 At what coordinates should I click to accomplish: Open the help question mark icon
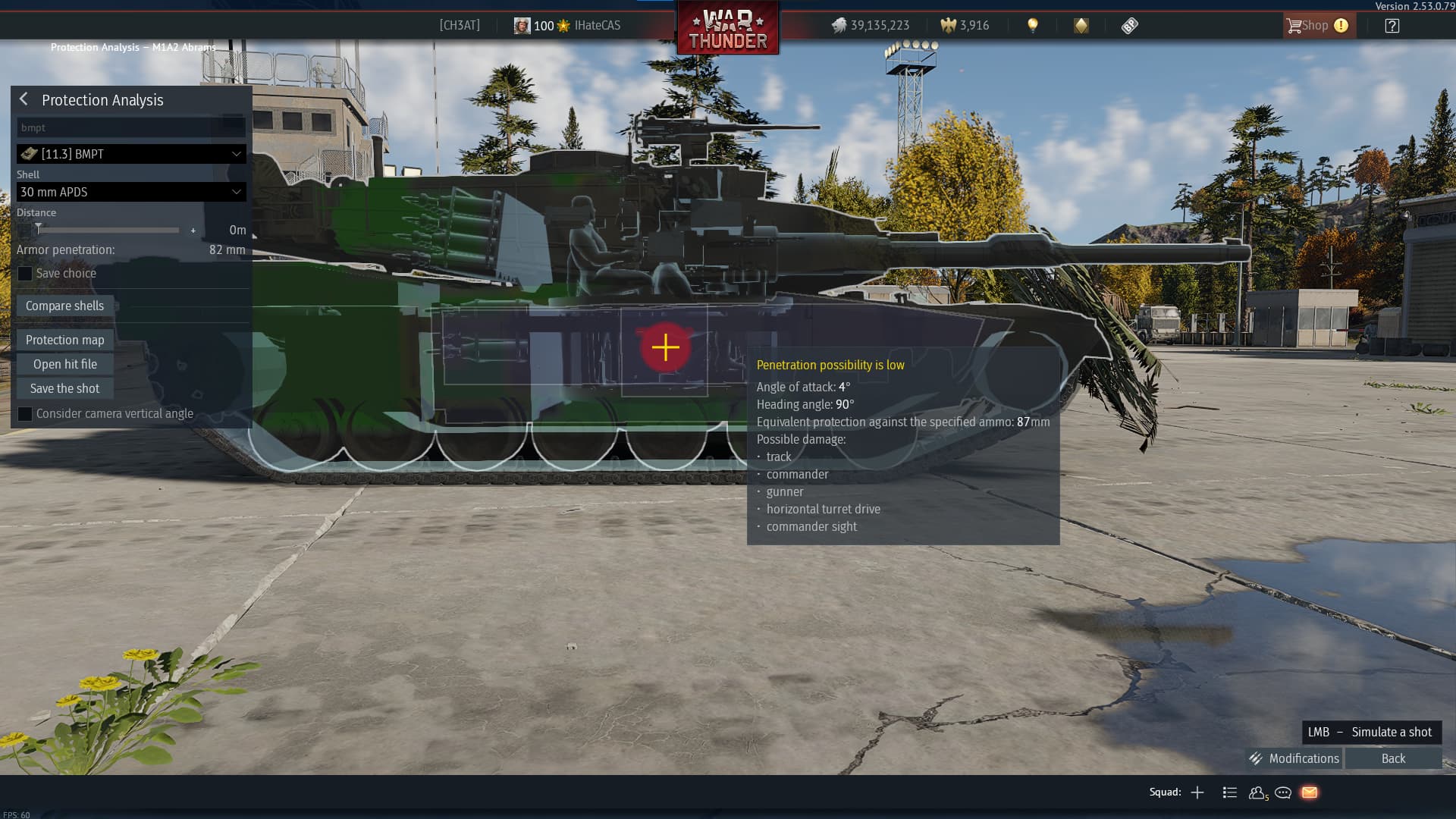pos(1392,25)
